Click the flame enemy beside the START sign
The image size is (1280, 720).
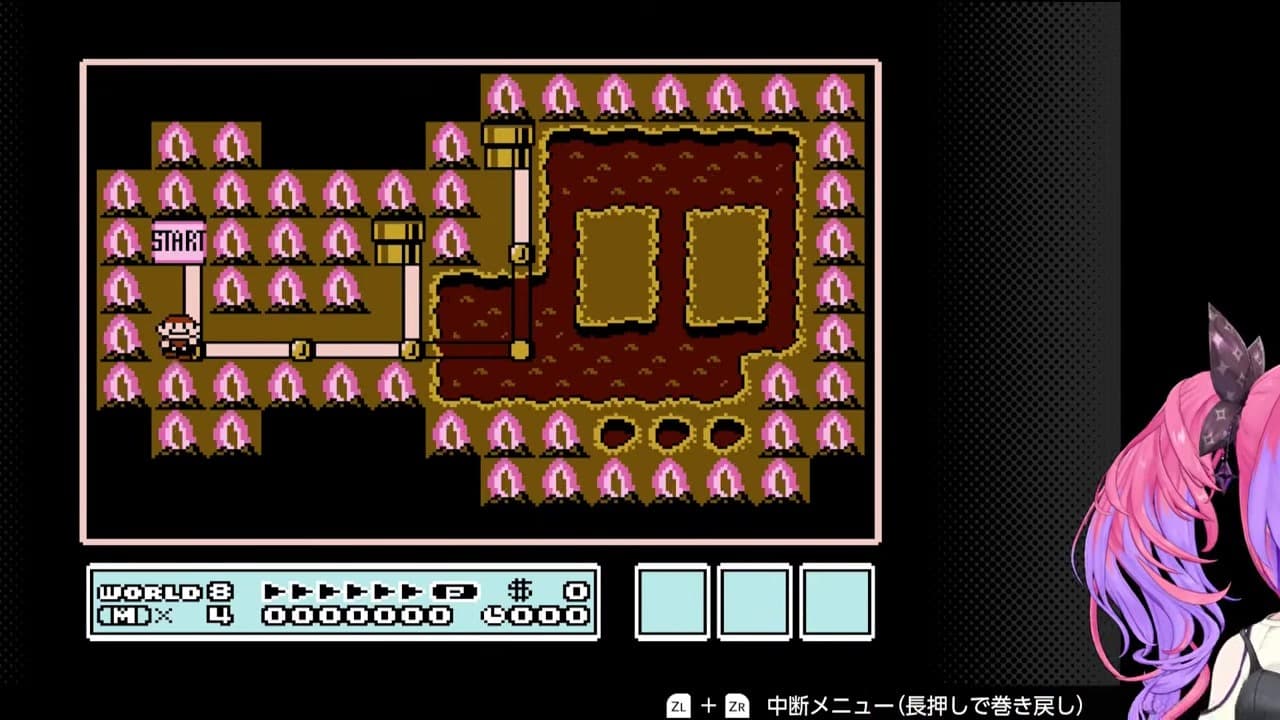[x=232, y=240]
